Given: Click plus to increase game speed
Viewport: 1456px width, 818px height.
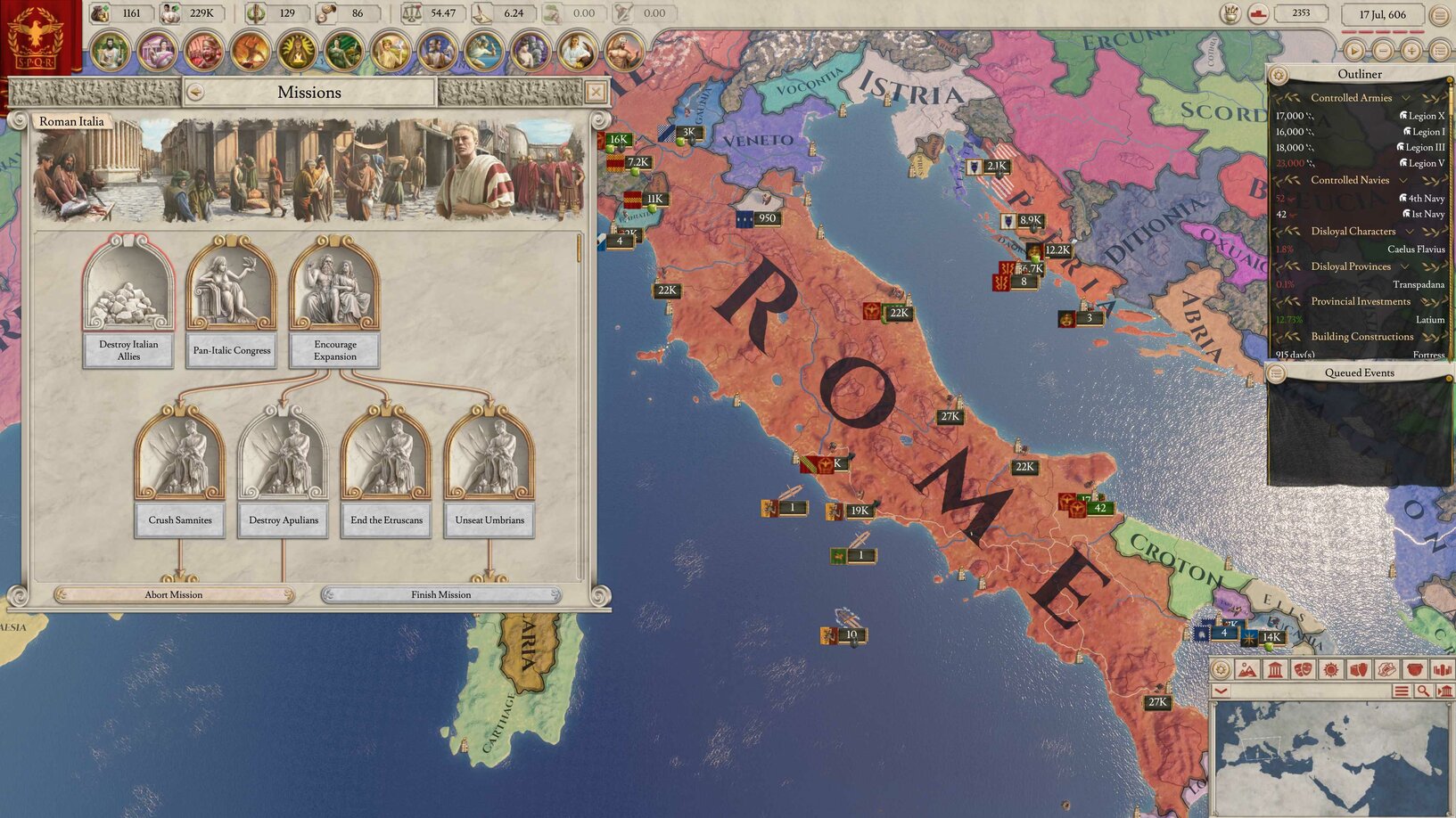Looking at the screenshot, I should (1411, 51).
